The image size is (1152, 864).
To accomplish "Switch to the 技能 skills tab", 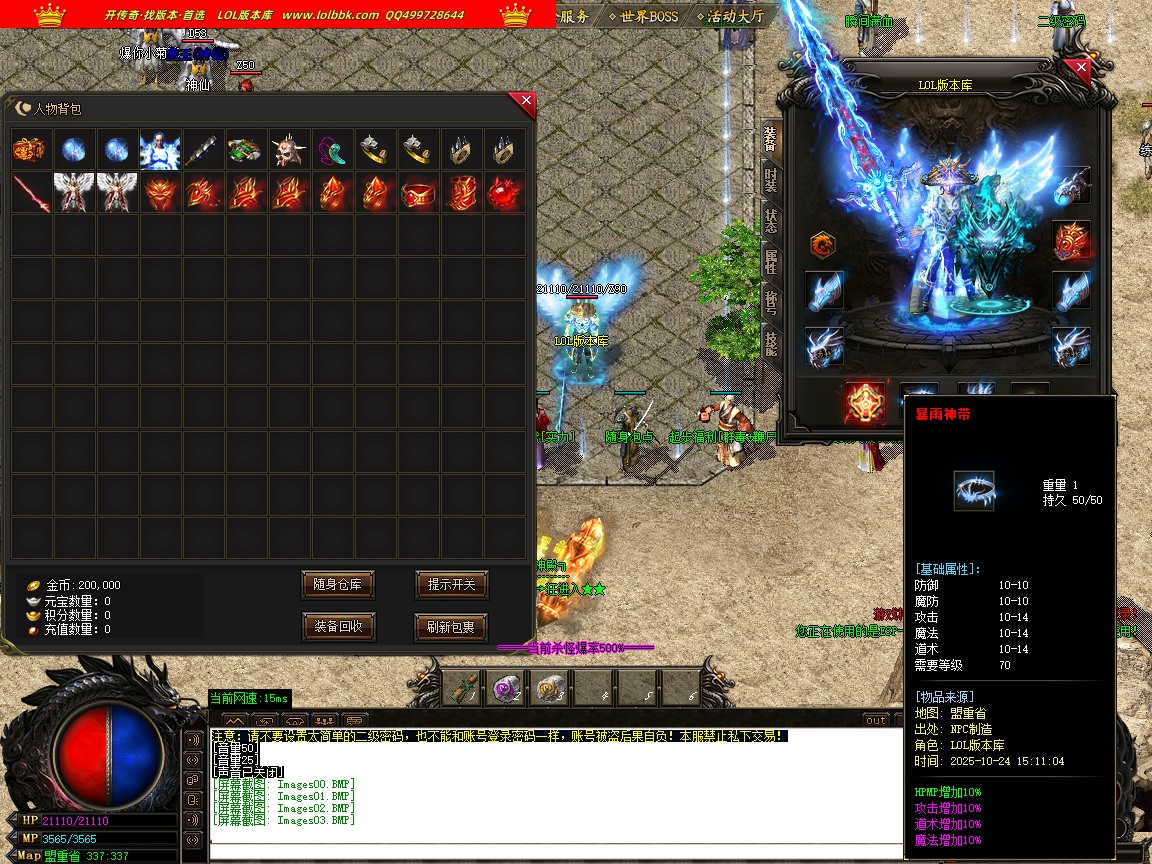I will [770, 343].
